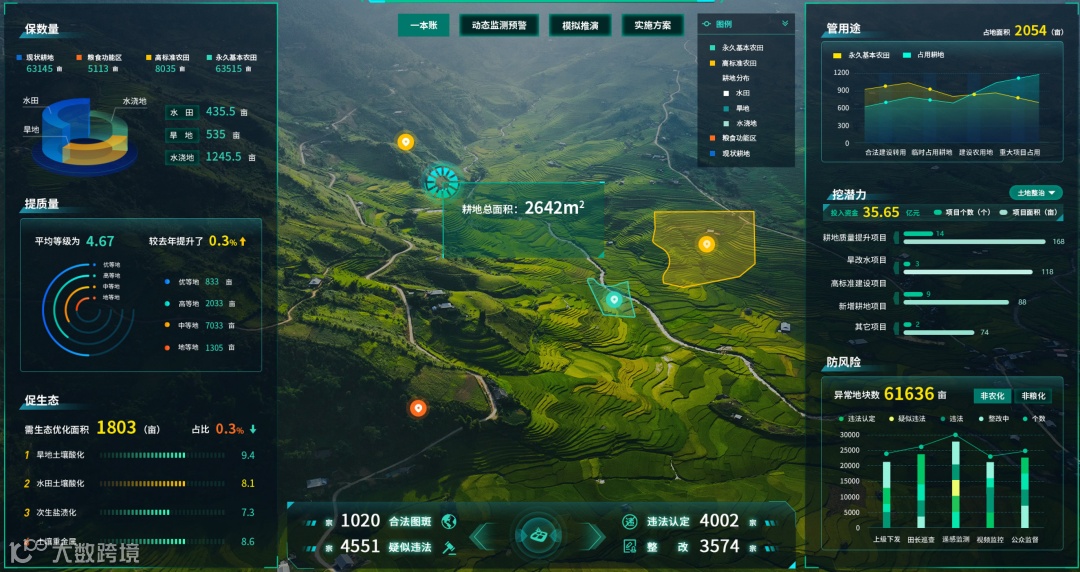The width and height of the screenshot is (1080, 572).
Task: Collapse the 图例 legend panel chevron
Action: [x=785, y=23]
